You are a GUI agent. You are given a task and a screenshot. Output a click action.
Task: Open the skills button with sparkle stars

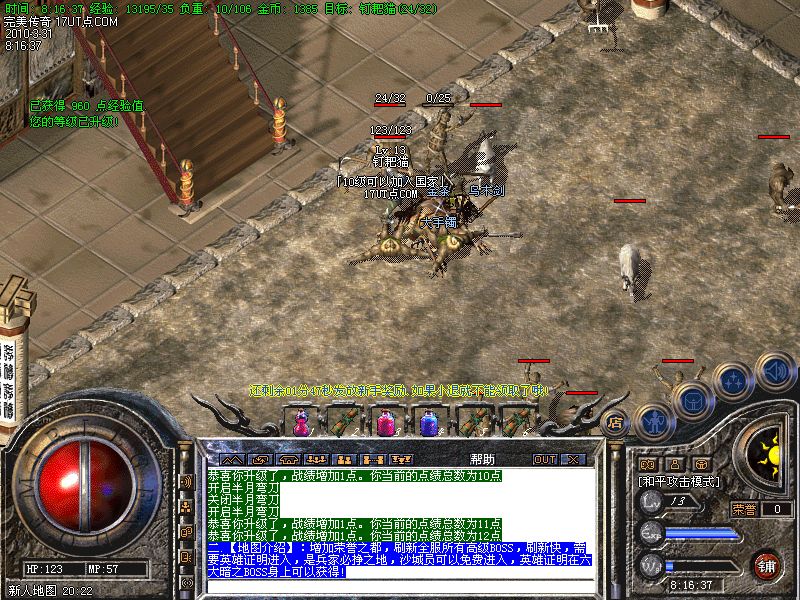point(735,379)
